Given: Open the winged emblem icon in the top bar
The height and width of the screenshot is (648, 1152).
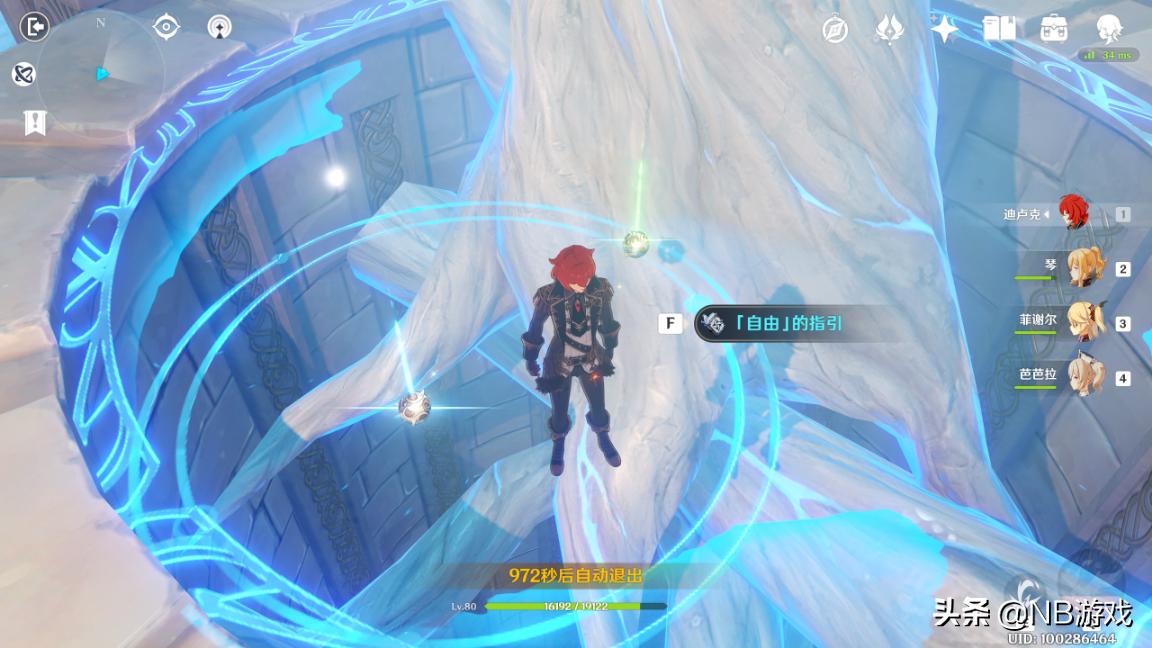Looking at the screenshot, I should pyautogui.click(x=889, y=29).
